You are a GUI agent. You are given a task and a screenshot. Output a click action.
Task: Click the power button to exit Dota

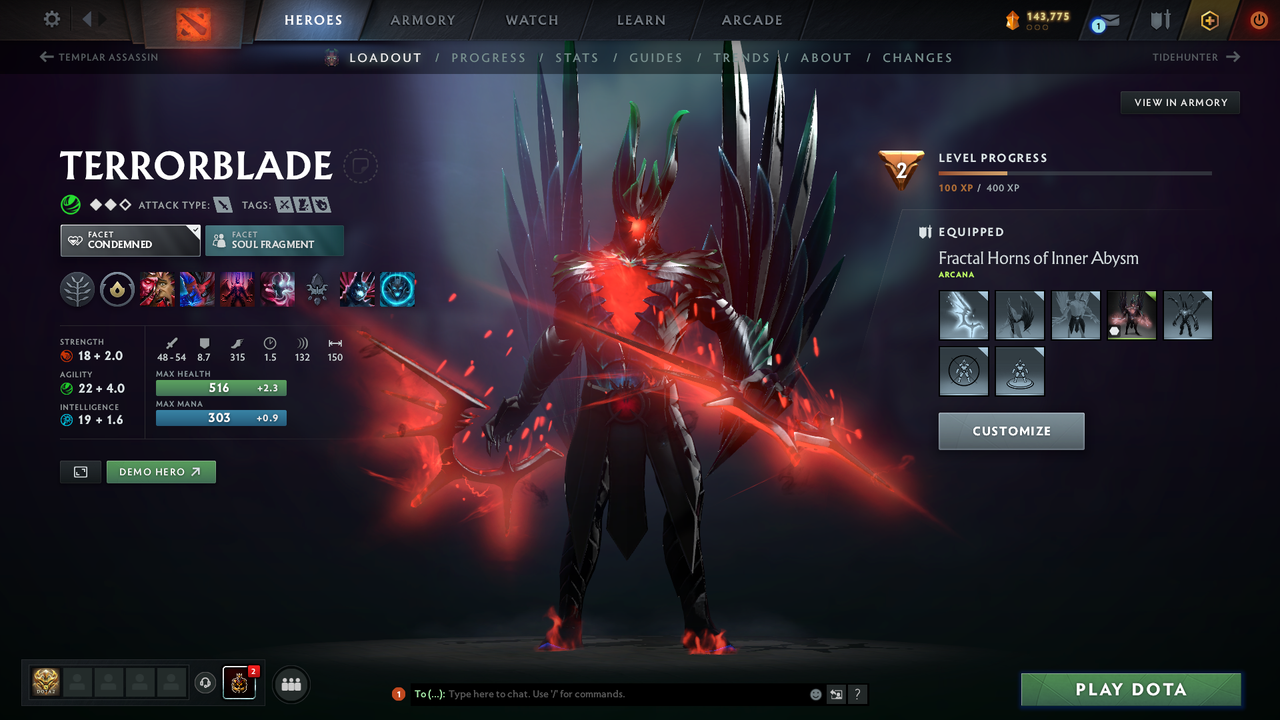tap(1258, 19)
